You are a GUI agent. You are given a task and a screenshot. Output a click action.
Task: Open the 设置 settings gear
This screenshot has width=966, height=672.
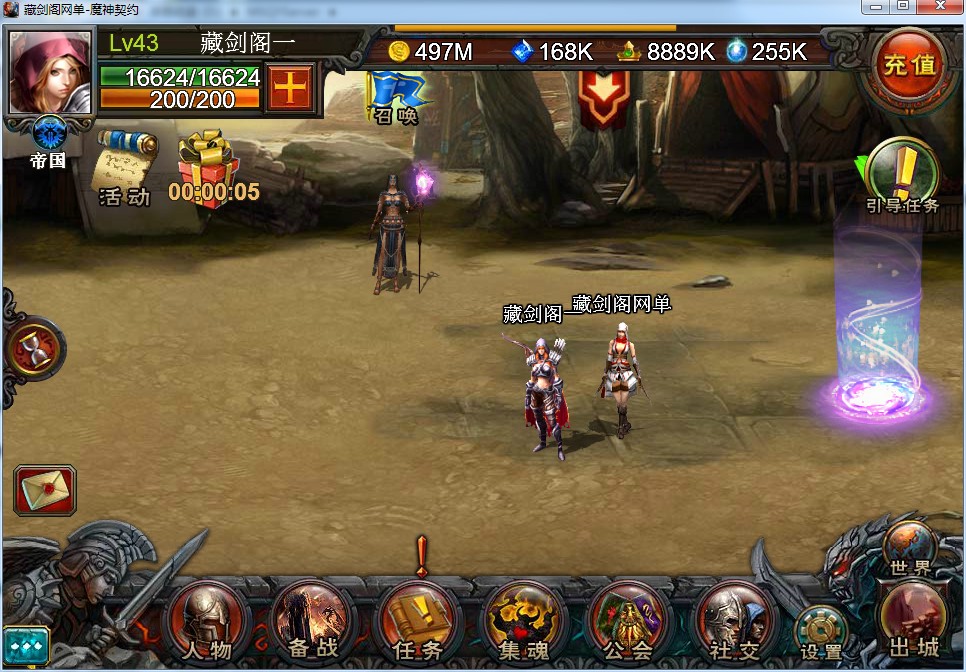point(821,633)
